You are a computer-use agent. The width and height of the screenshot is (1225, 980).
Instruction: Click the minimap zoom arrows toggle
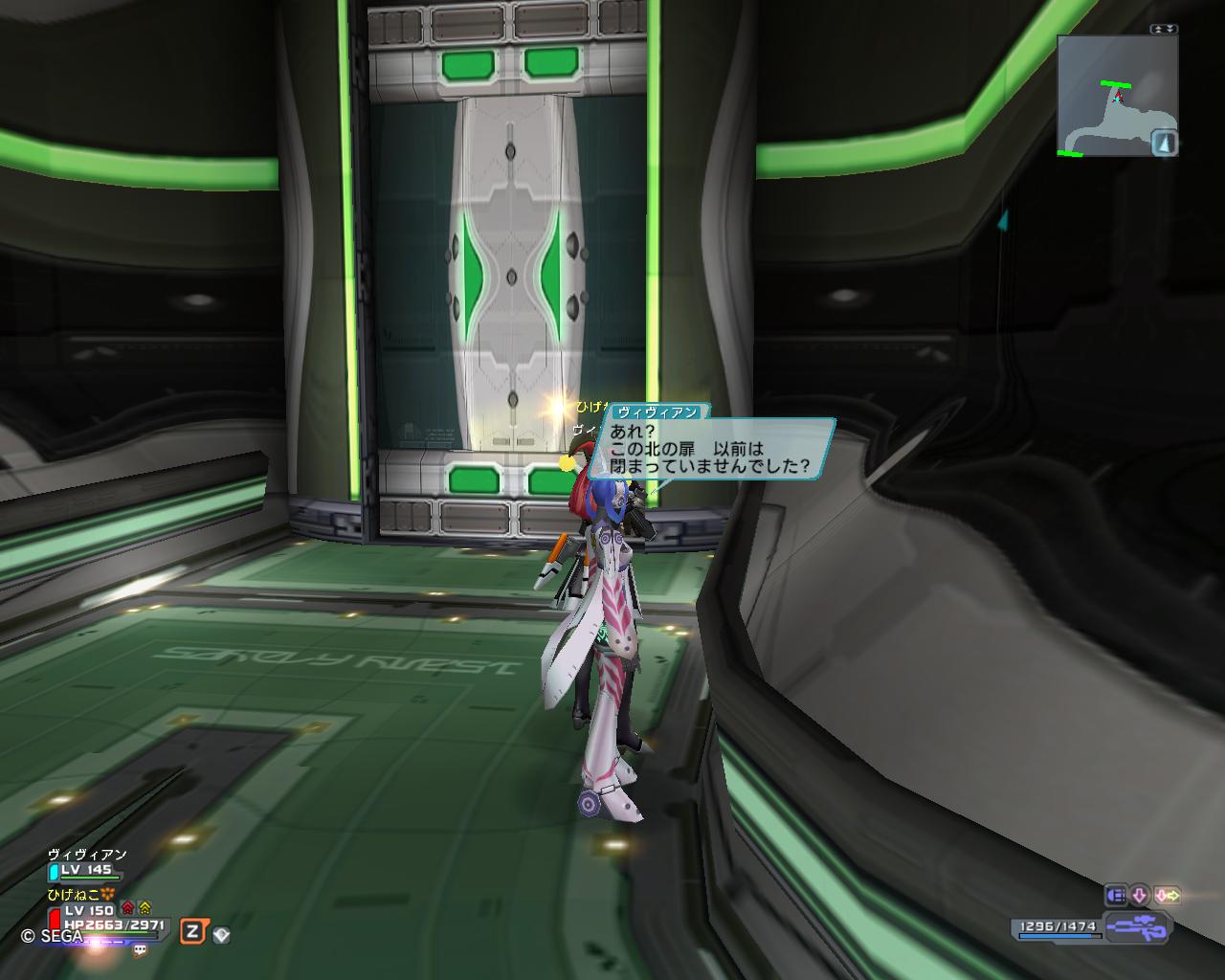click(x=1164, y=30)
